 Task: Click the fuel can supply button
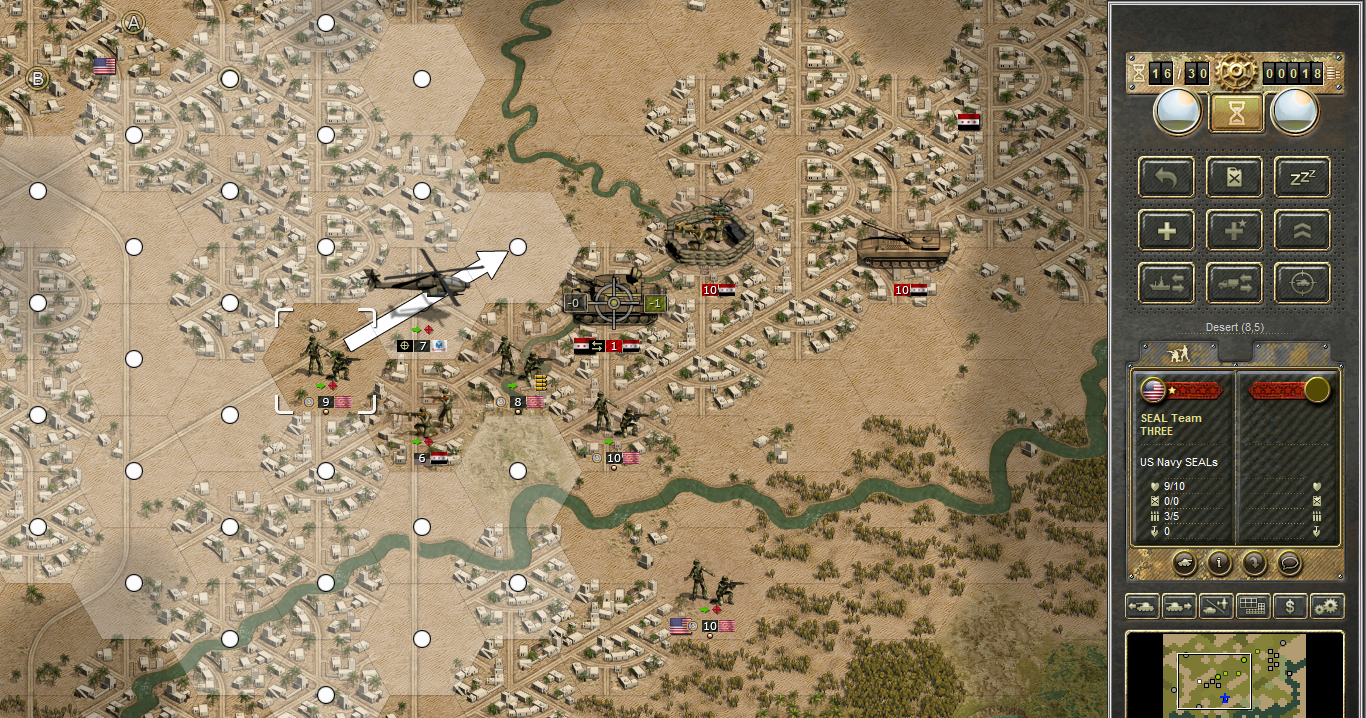click(x=1235, y=178)
